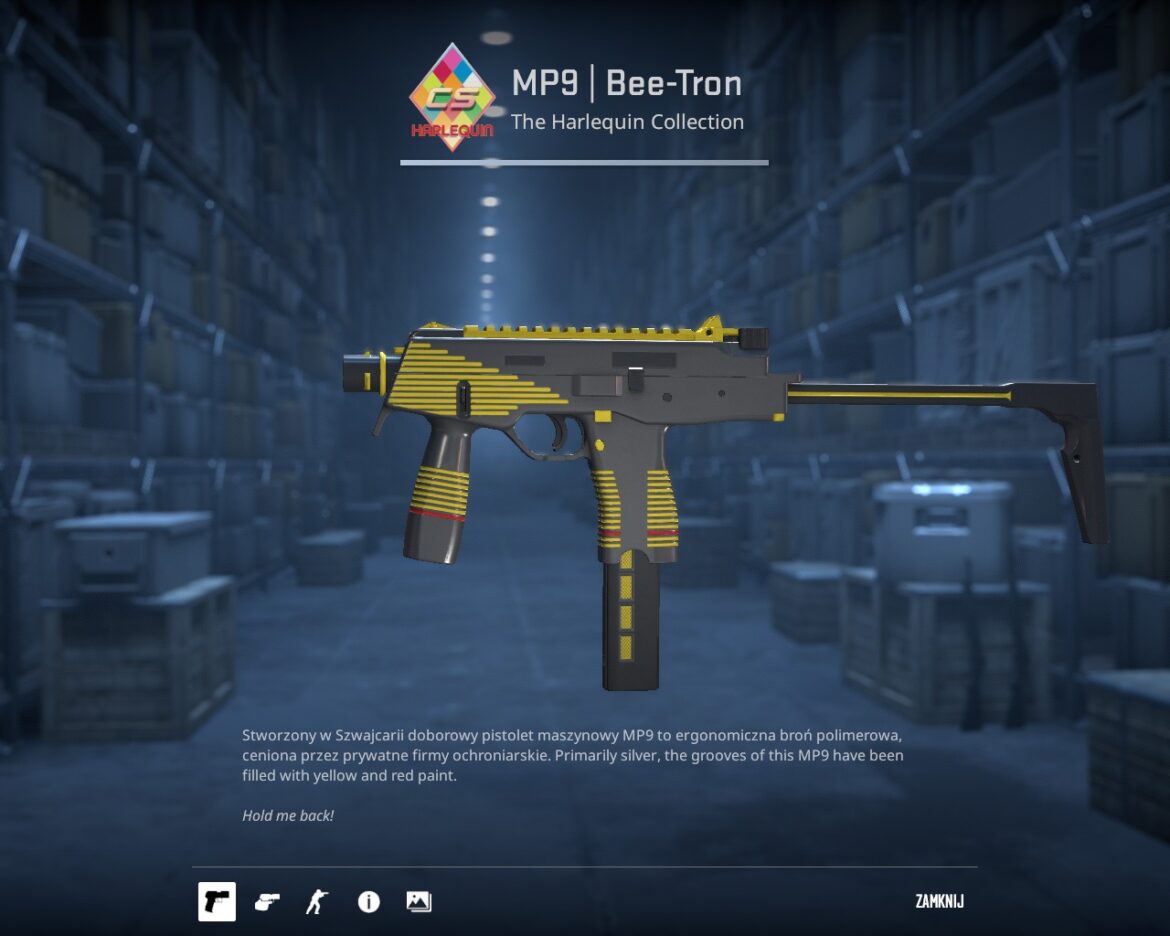The image size is (1170, 936).
Task: Close the inspect screen with ZAMKNIJ
Action: coord(939,902)
